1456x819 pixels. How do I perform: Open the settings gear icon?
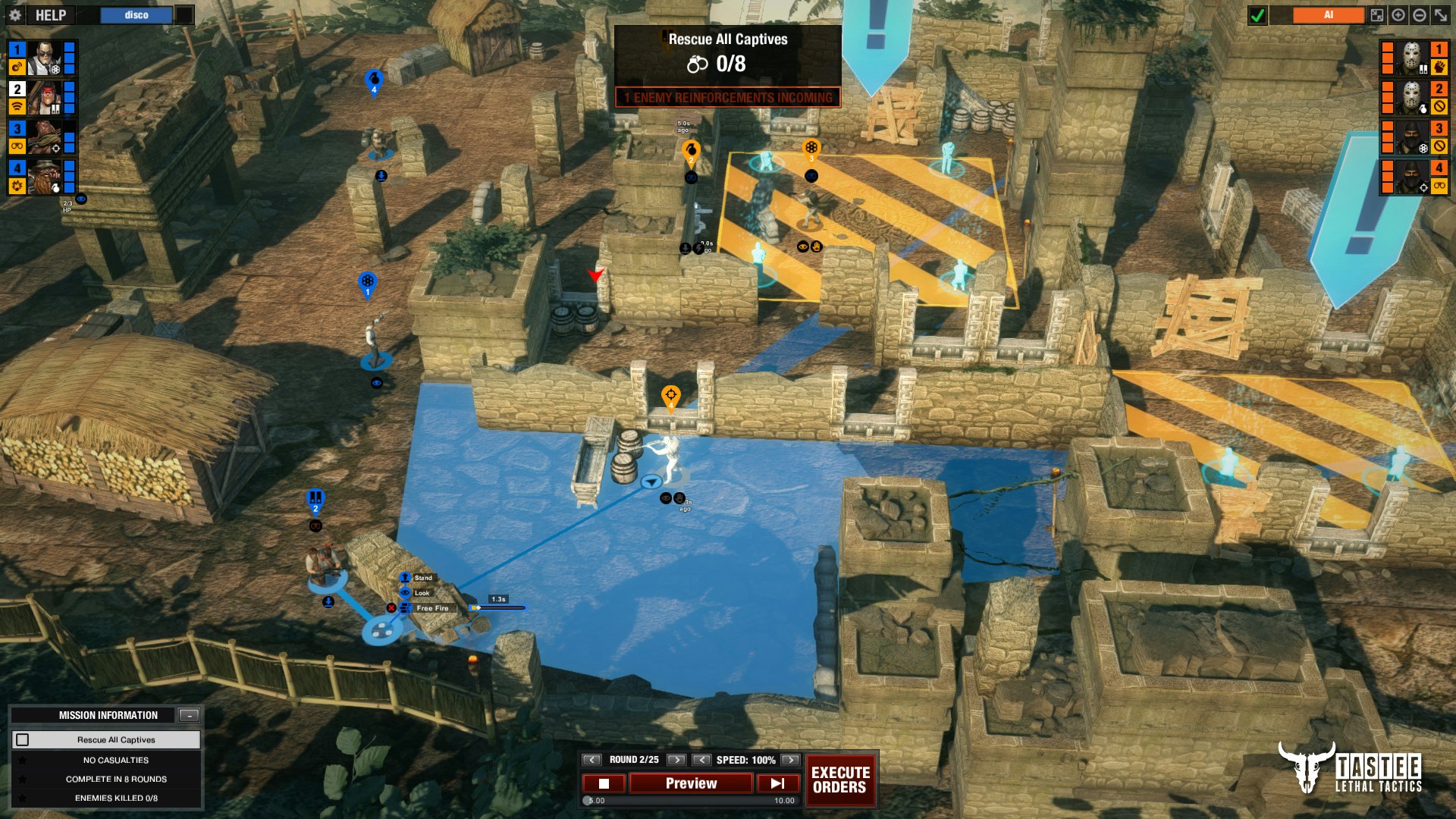(15, 14)
